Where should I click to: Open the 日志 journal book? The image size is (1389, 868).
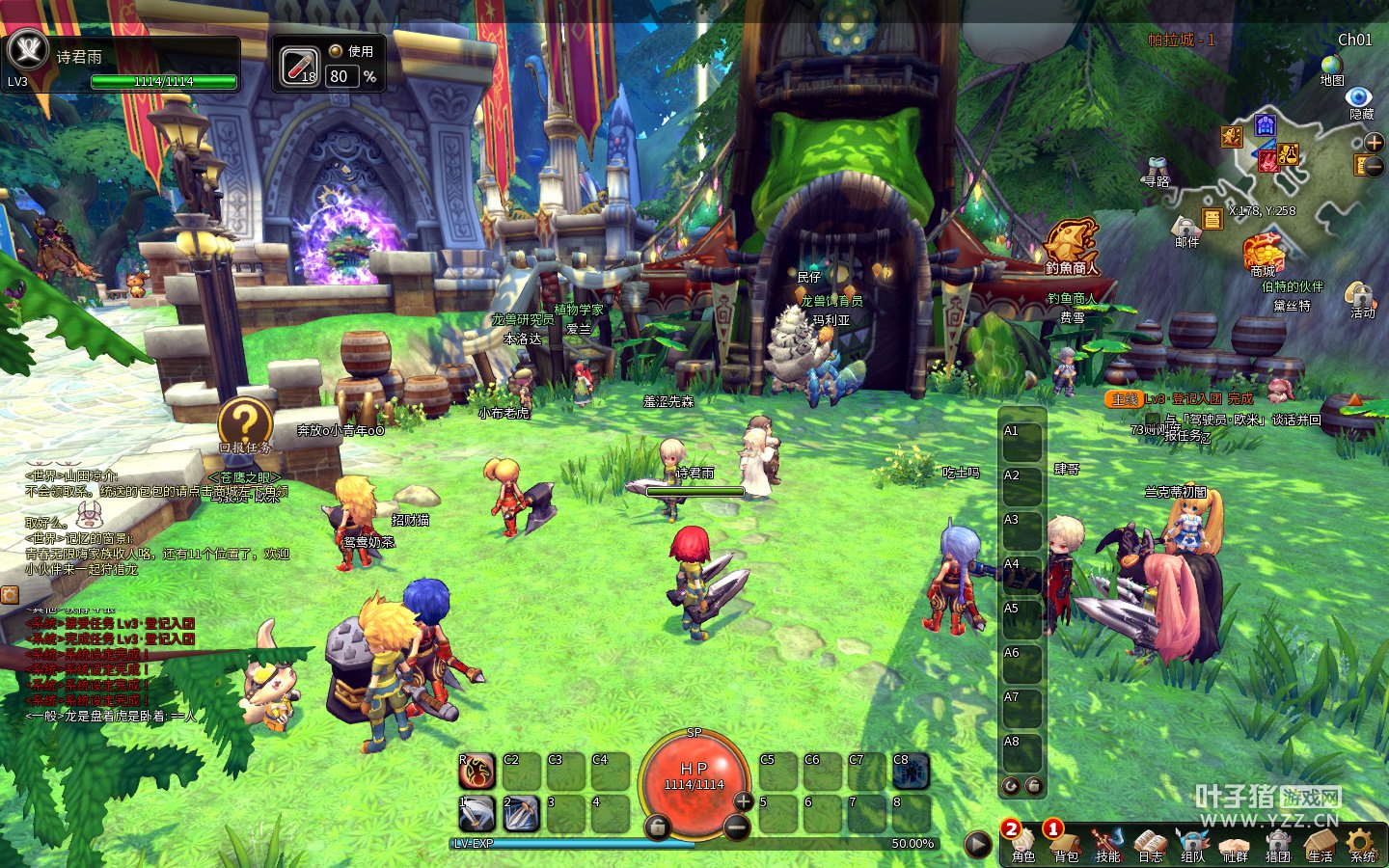click(x=1151, y=844)
